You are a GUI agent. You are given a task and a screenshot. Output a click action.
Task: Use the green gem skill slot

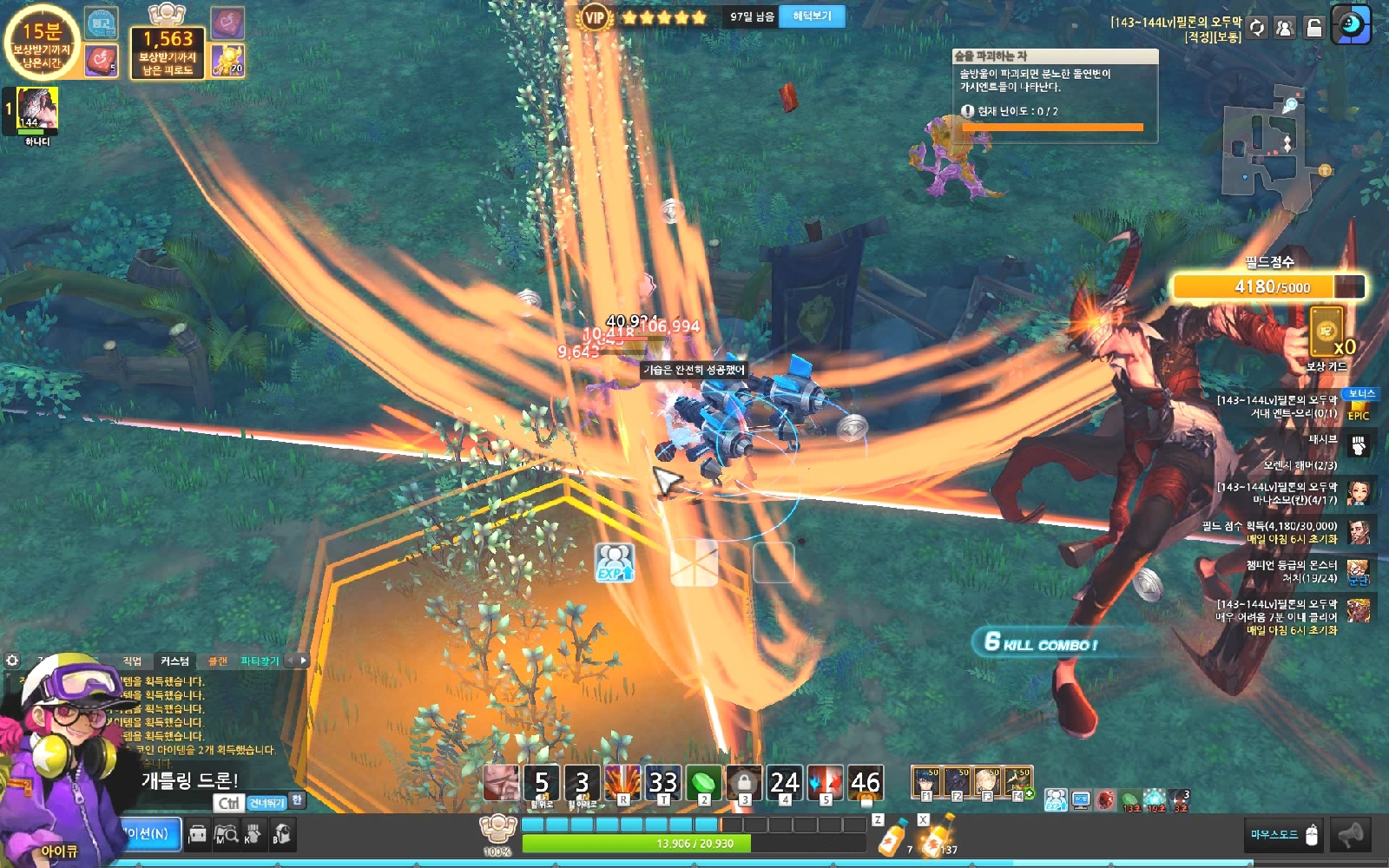[x=703, y=783]
